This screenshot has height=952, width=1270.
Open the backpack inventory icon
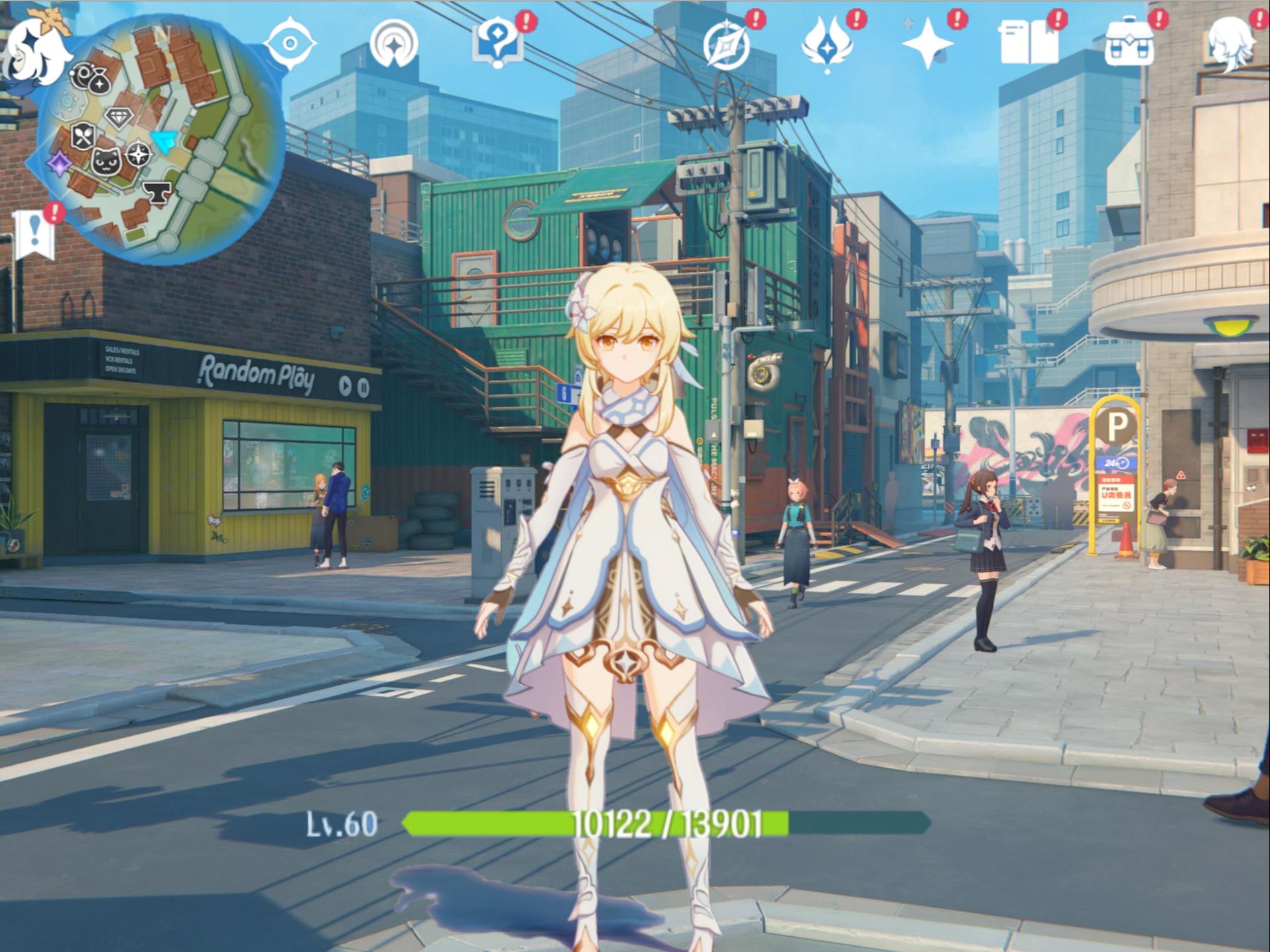(1129, 44)
